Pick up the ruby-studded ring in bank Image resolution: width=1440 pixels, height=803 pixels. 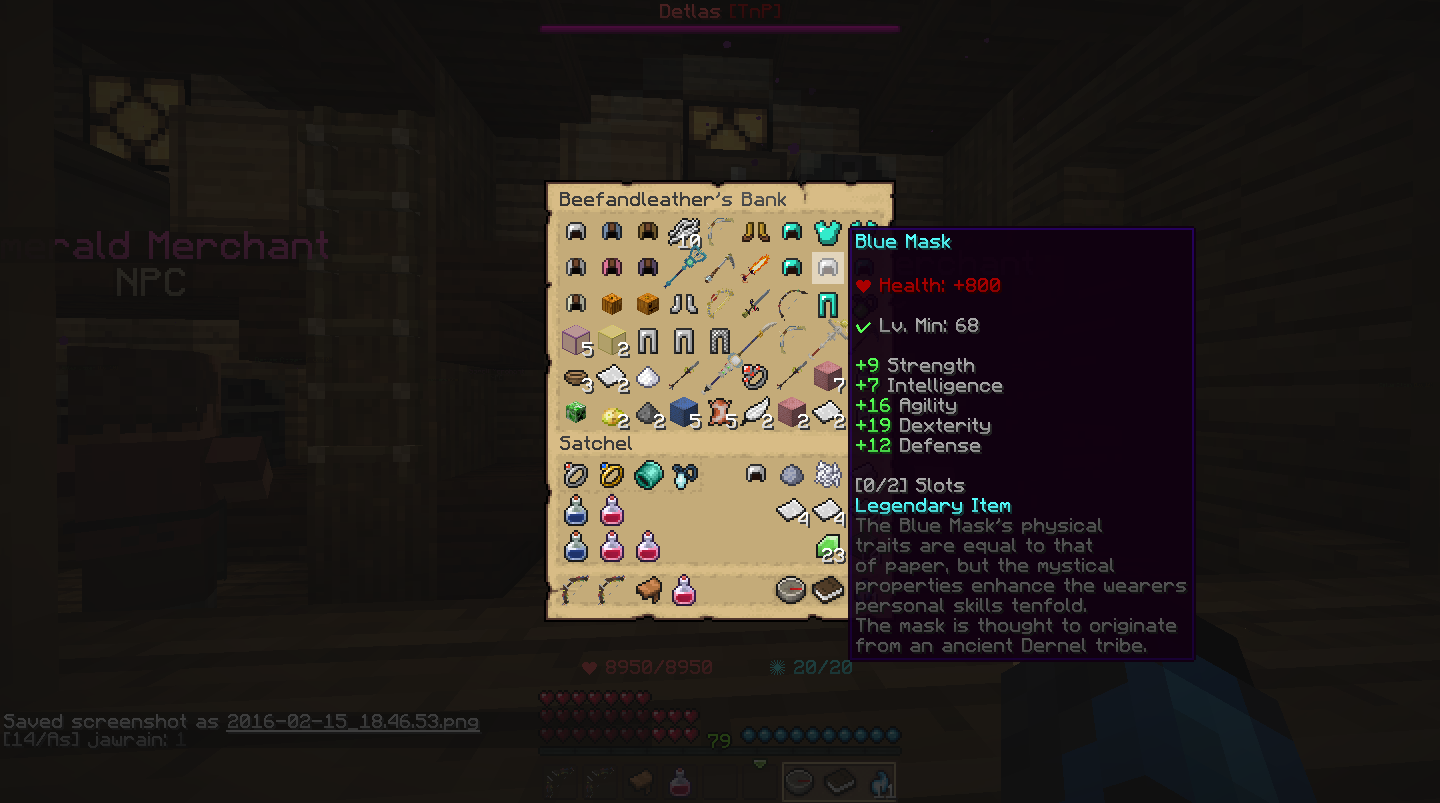pyautogui.click(x=755, y=377)
